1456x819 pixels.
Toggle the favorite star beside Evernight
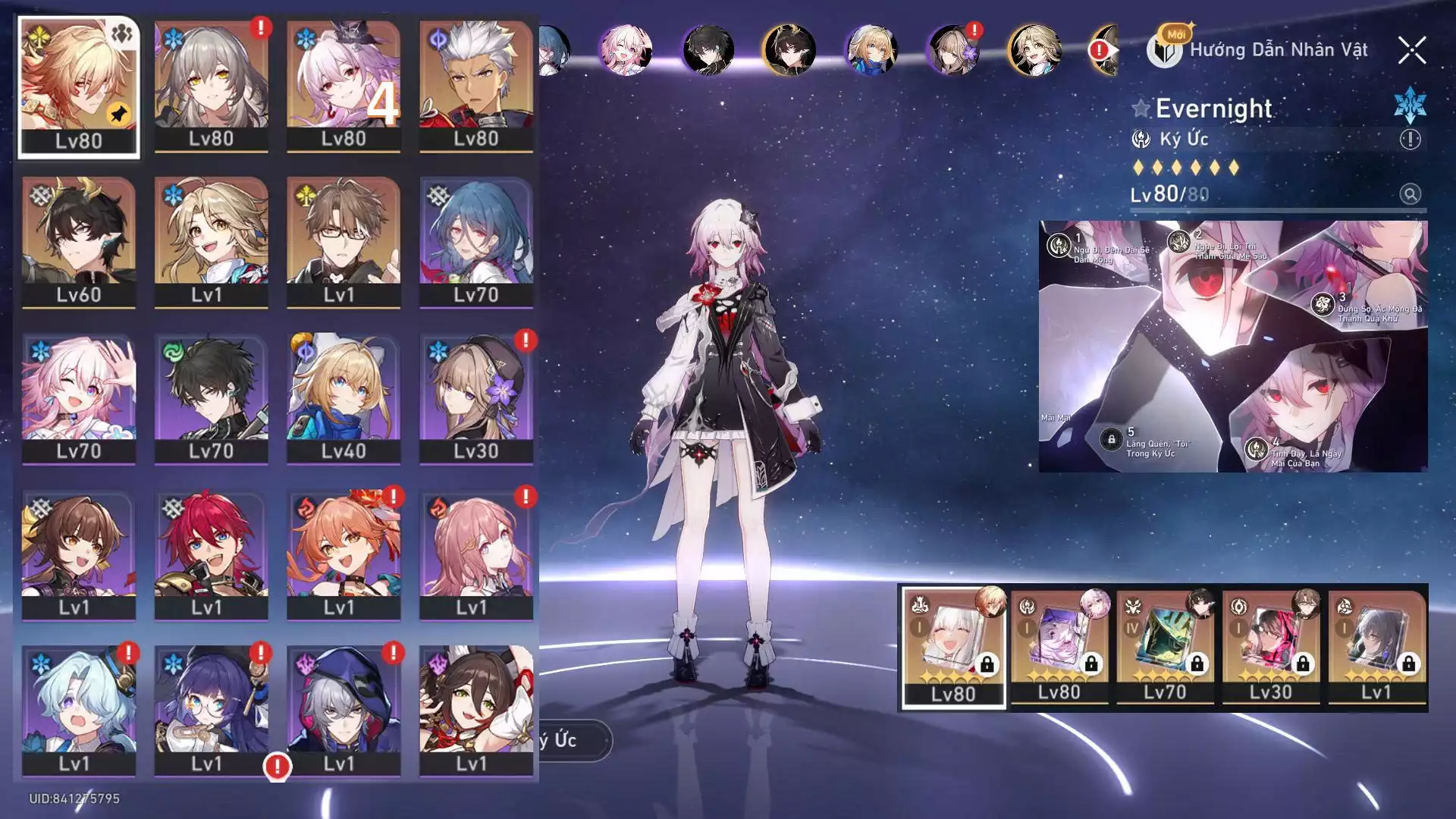pos(1141,108)
